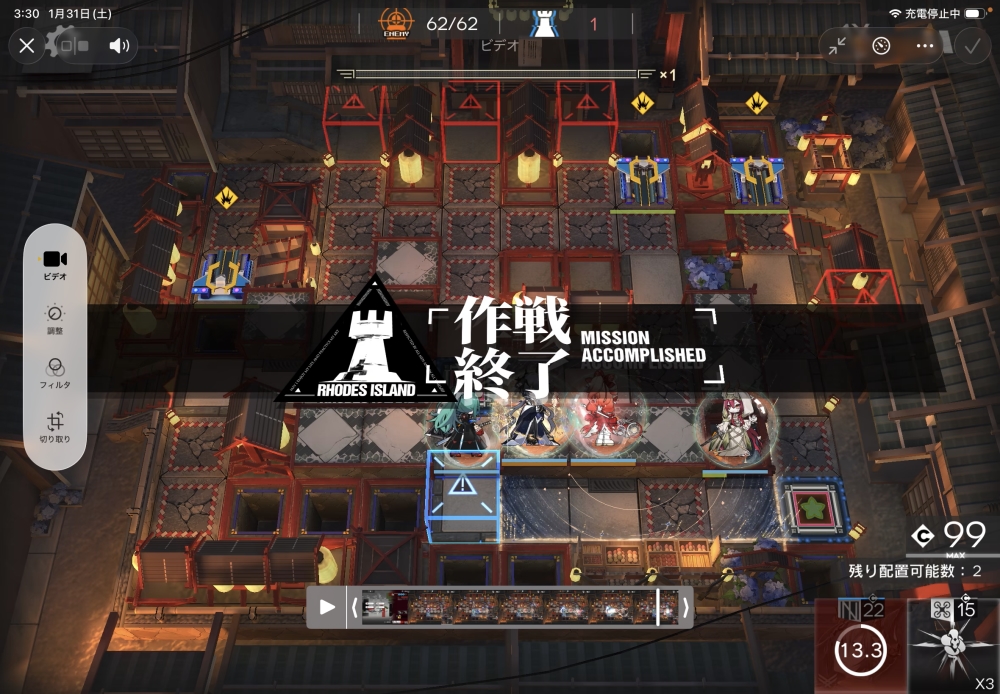Select the ビデオ video tool
Image resolution: width=1000 pixels, height=694 pixels.
click(55, 264)
